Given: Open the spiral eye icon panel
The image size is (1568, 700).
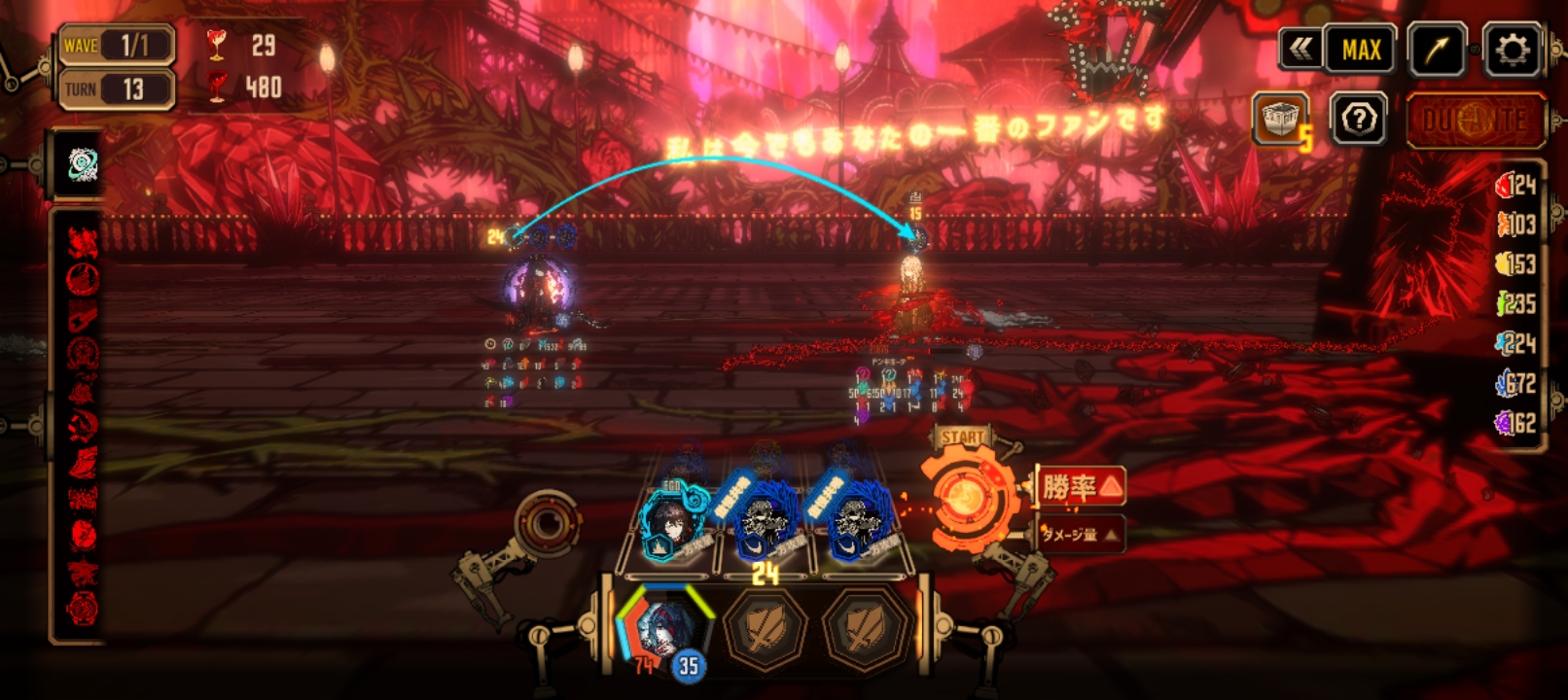Looking at the screenshot, I should coord(82,165).
